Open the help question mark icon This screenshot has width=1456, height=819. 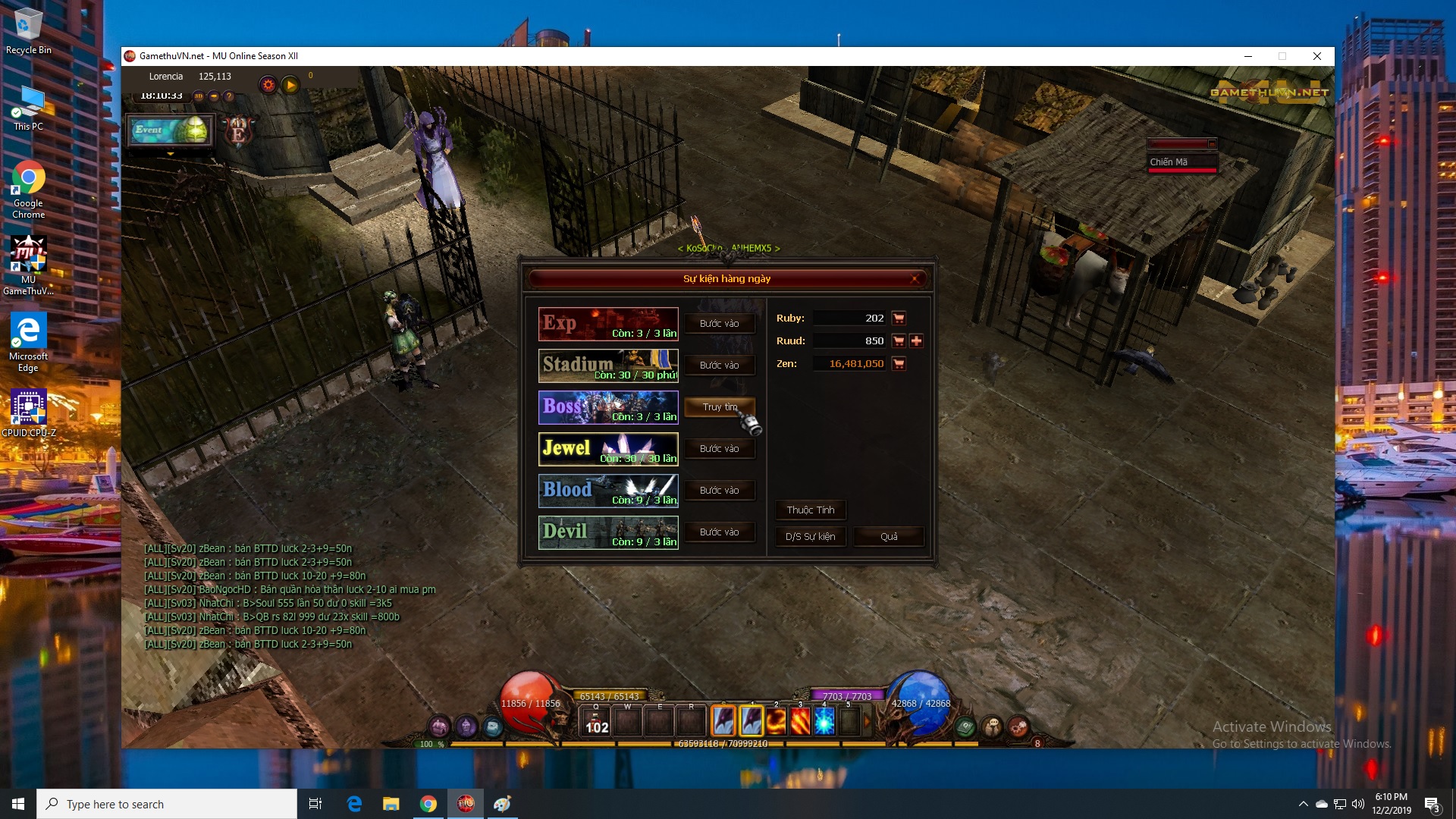point(229,96)
